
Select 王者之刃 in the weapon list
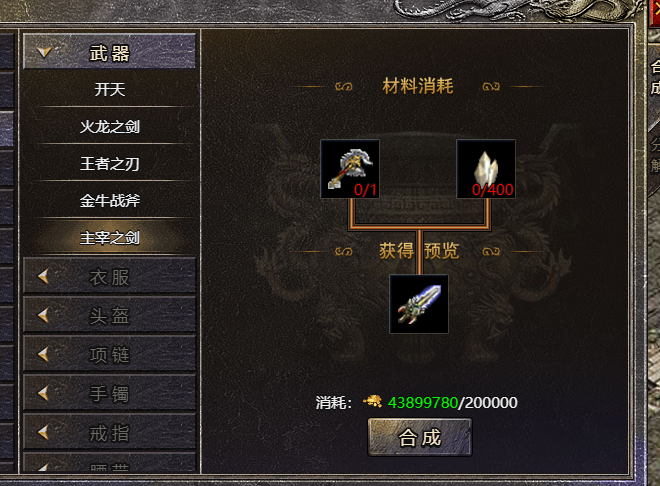109,163
